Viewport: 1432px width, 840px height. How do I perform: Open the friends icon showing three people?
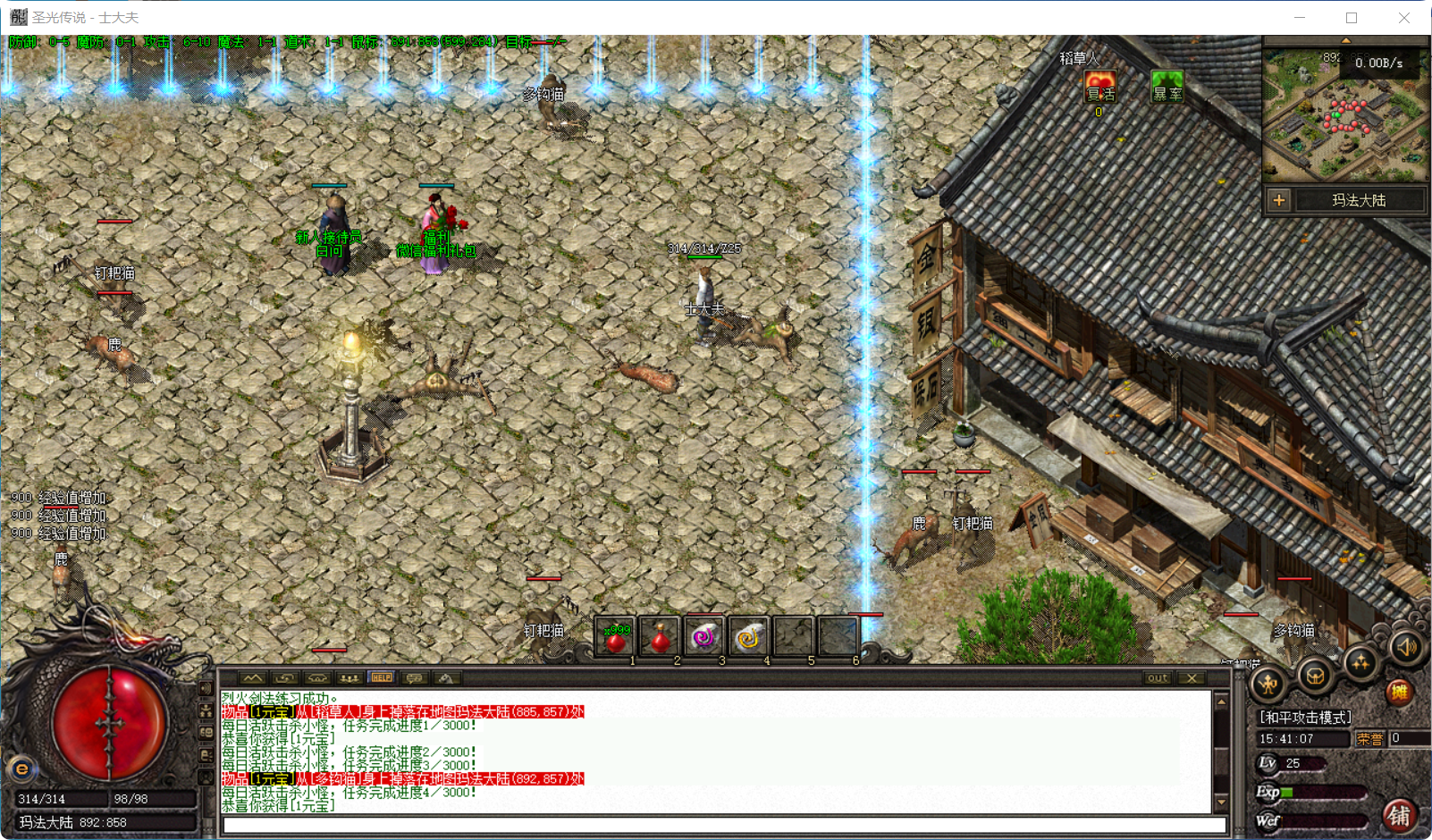point(349,677)
